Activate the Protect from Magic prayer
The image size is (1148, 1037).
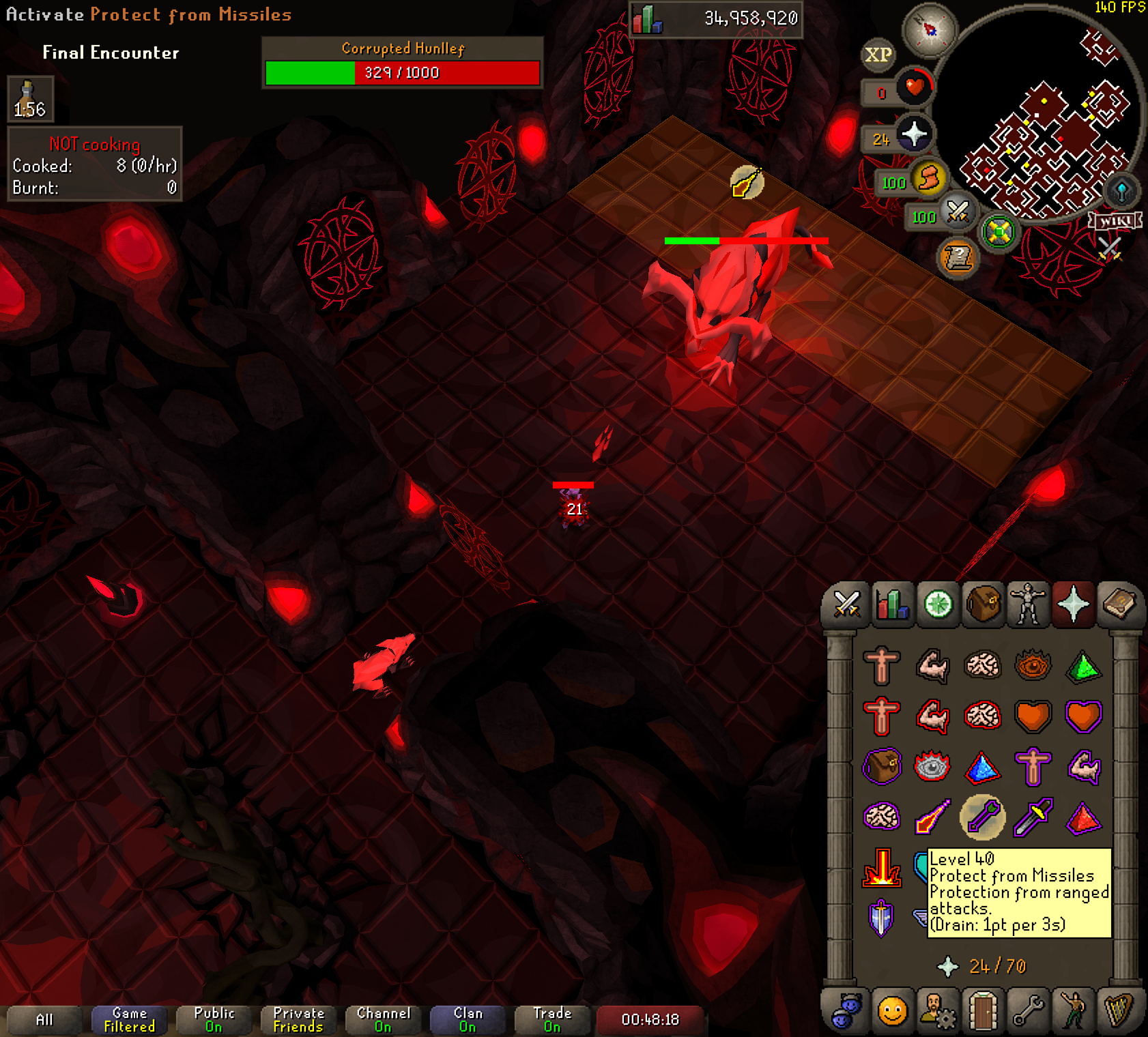click(932, 817)
